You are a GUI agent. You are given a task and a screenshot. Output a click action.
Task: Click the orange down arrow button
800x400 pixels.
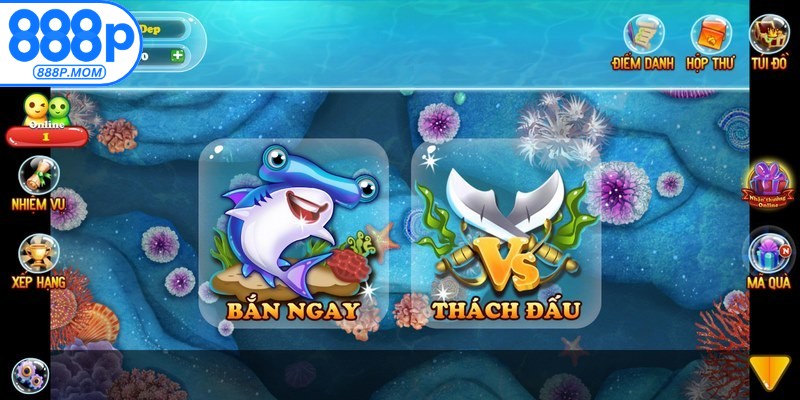point(769,372)
